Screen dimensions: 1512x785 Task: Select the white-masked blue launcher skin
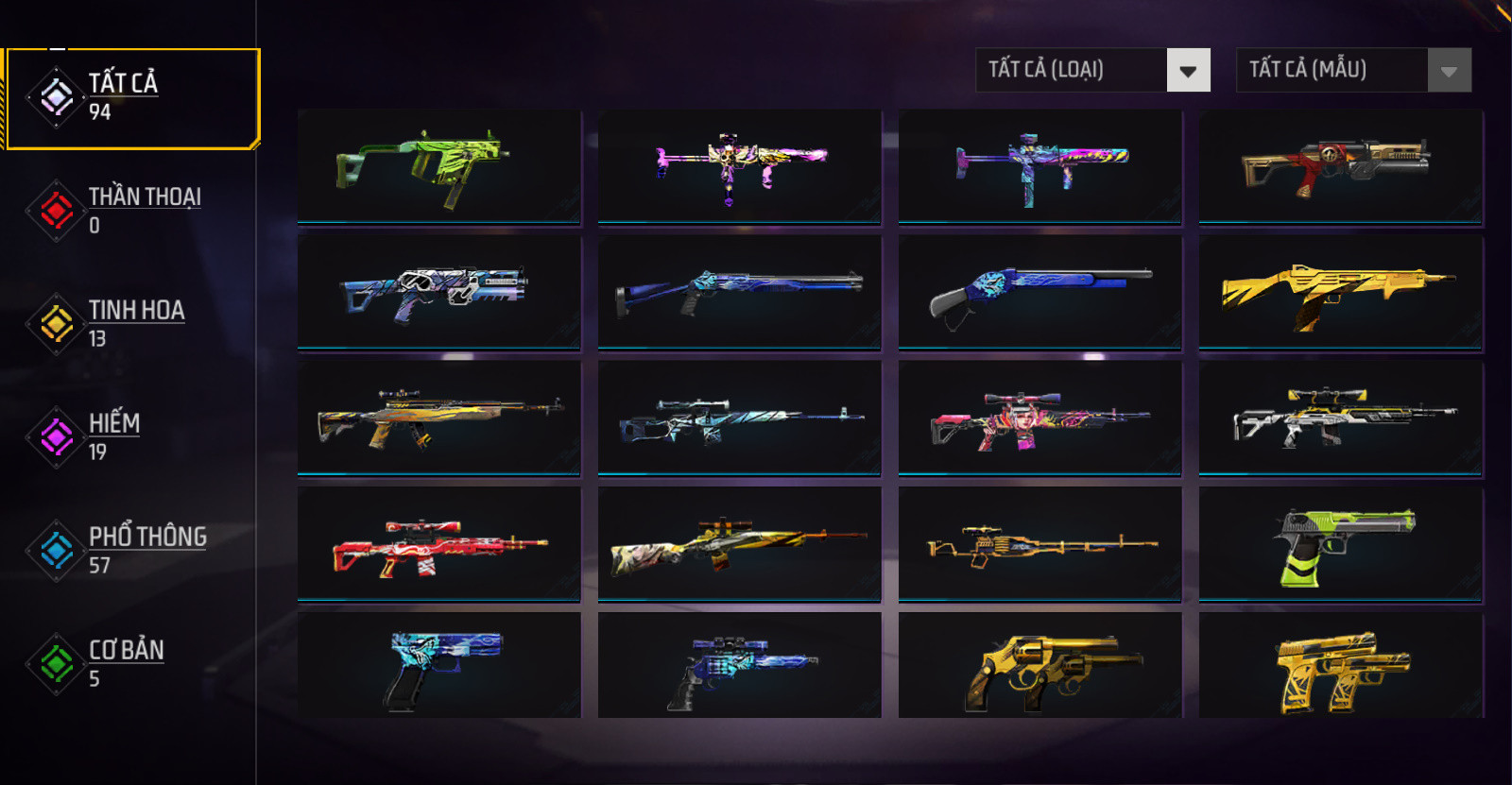coord(438,292)
